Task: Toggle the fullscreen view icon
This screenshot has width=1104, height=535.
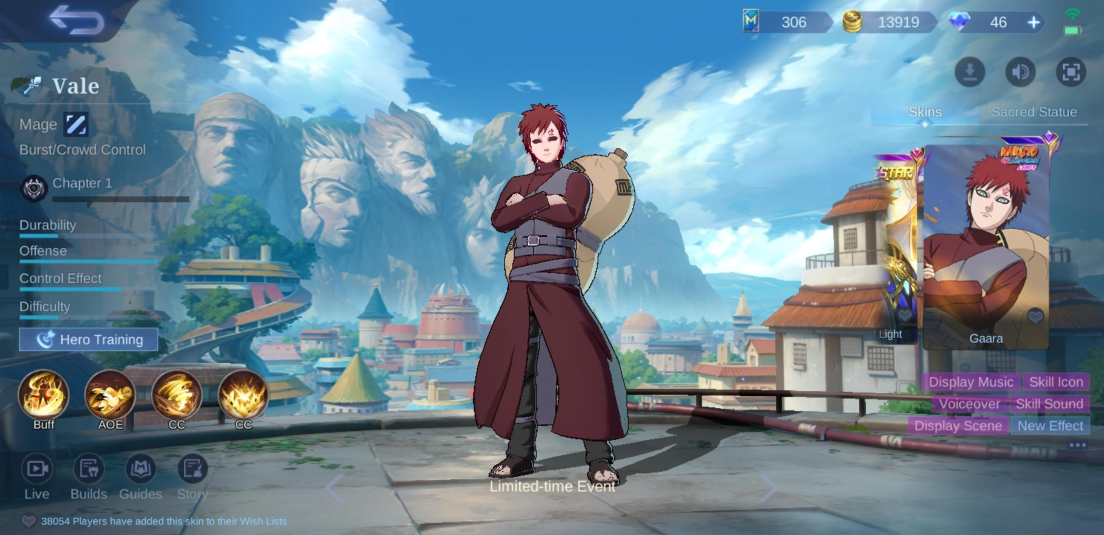Action: point(1071,72)
